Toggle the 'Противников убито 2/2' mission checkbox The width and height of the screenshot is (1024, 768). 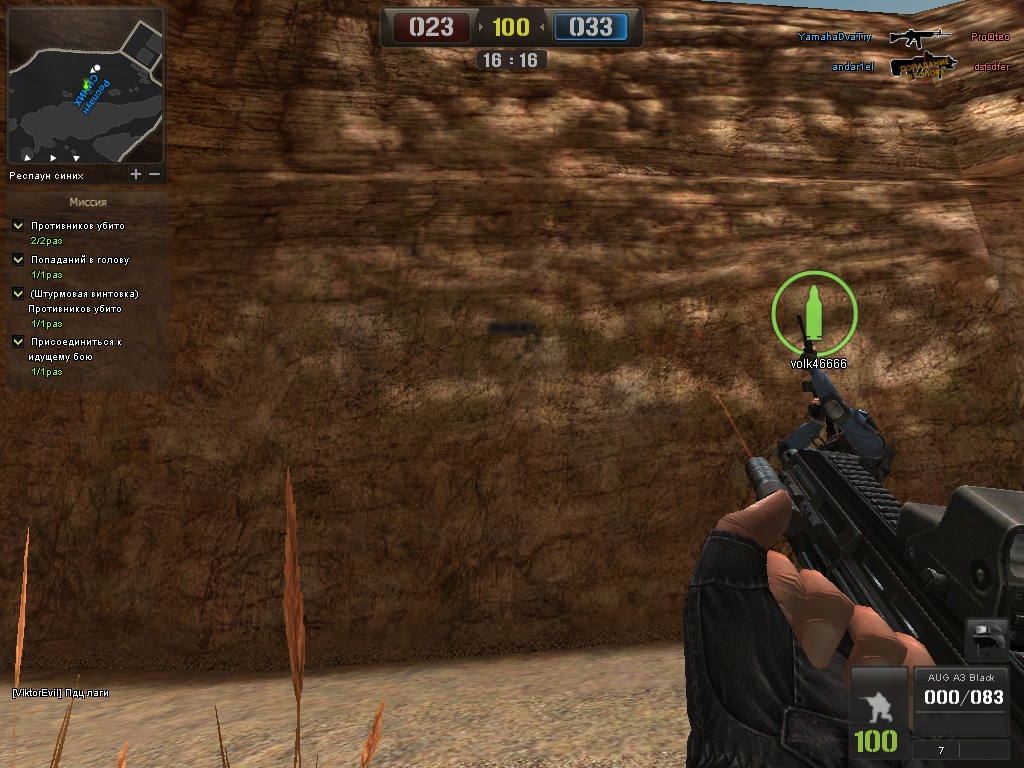[18, 226]
